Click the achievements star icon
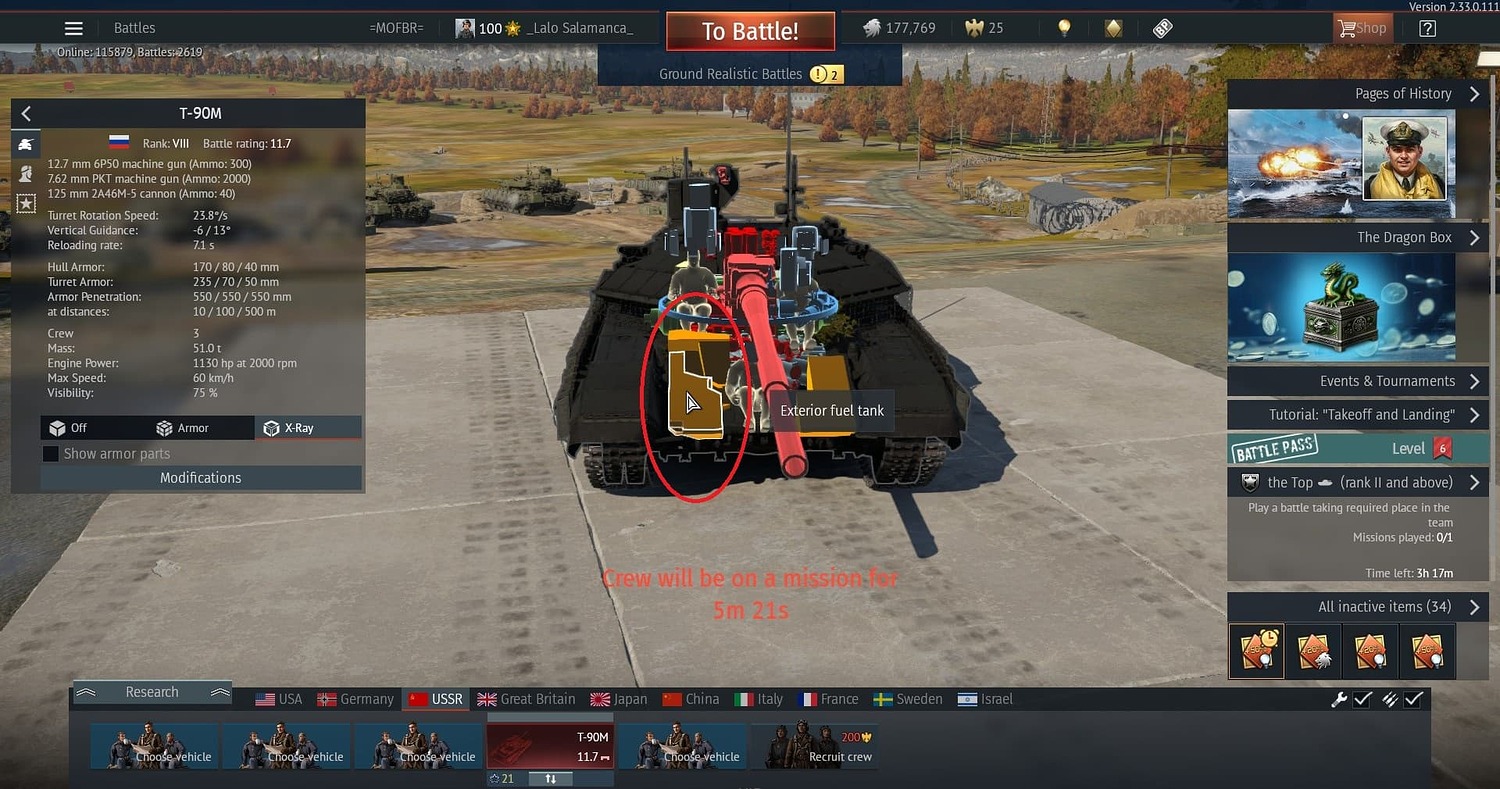Image resolution: width=1500 pixels, height=789 pixels. pyautogui.click(x=25, y=203)
